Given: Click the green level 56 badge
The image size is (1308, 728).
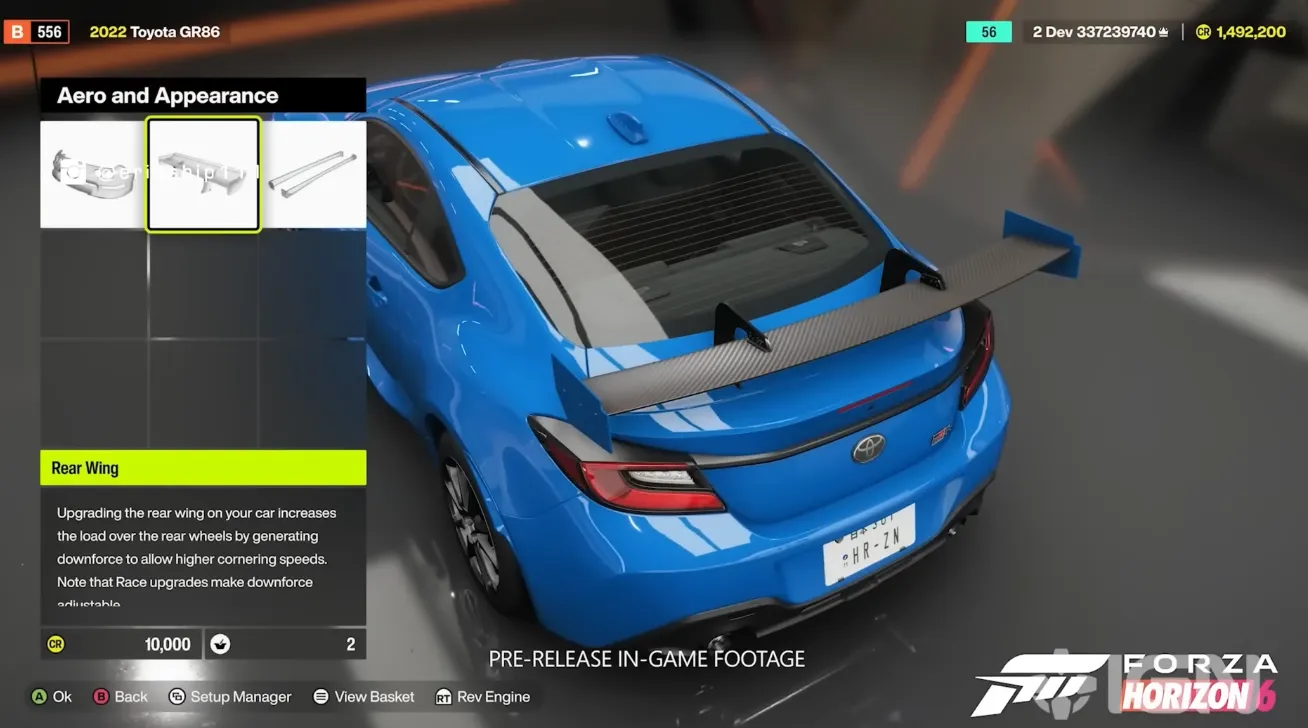Looking at the screenshot, I should pos(988,31).
